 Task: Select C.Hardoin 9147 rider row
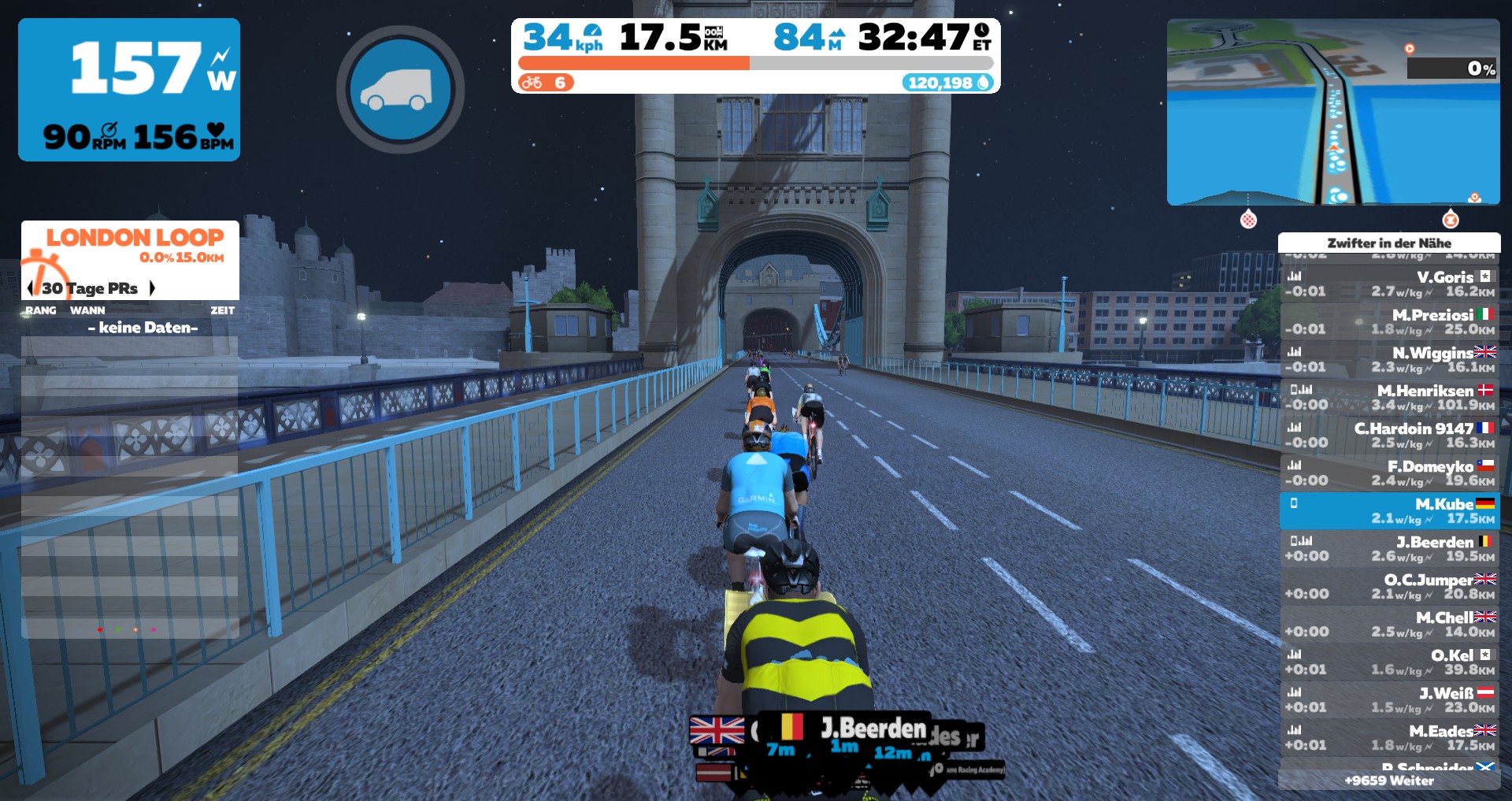pyautogui.click(x=1389, y=436)
